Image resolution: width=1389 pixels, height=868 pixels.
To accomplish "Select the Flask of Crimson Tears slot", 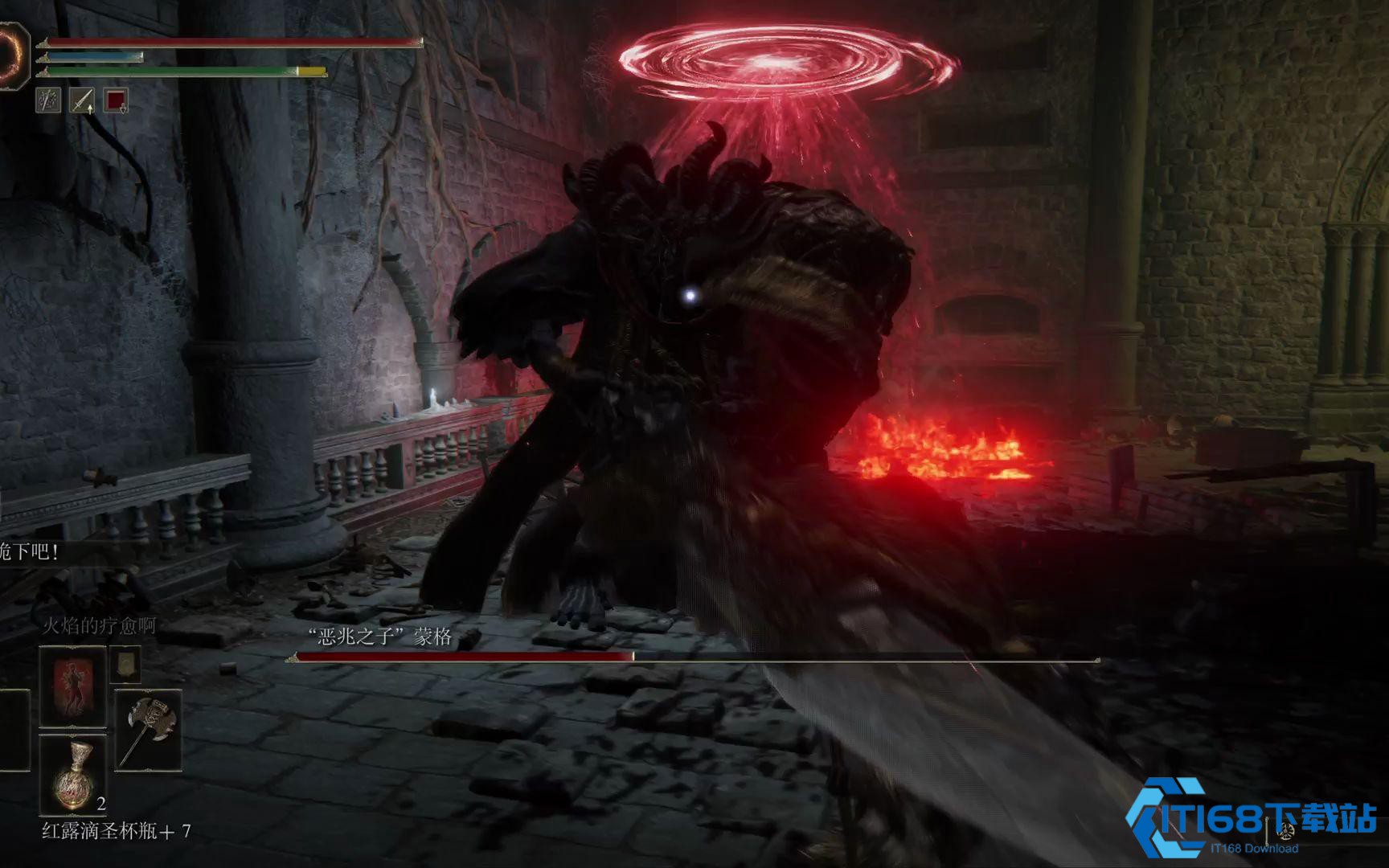I will coord(72,775).
